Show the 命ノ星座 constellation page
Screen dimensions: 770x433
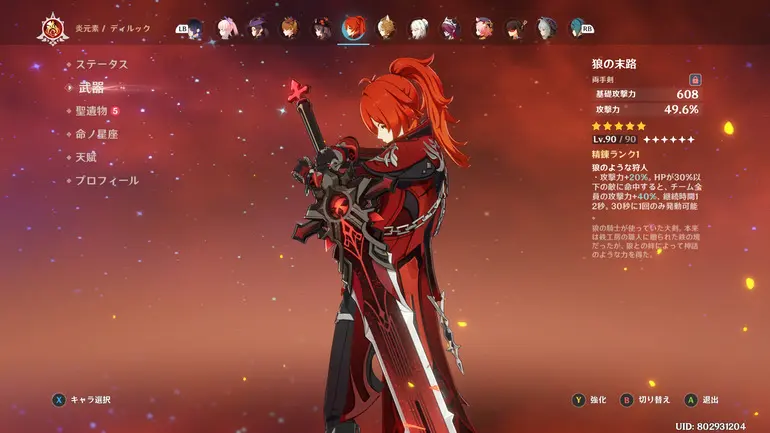98,134
